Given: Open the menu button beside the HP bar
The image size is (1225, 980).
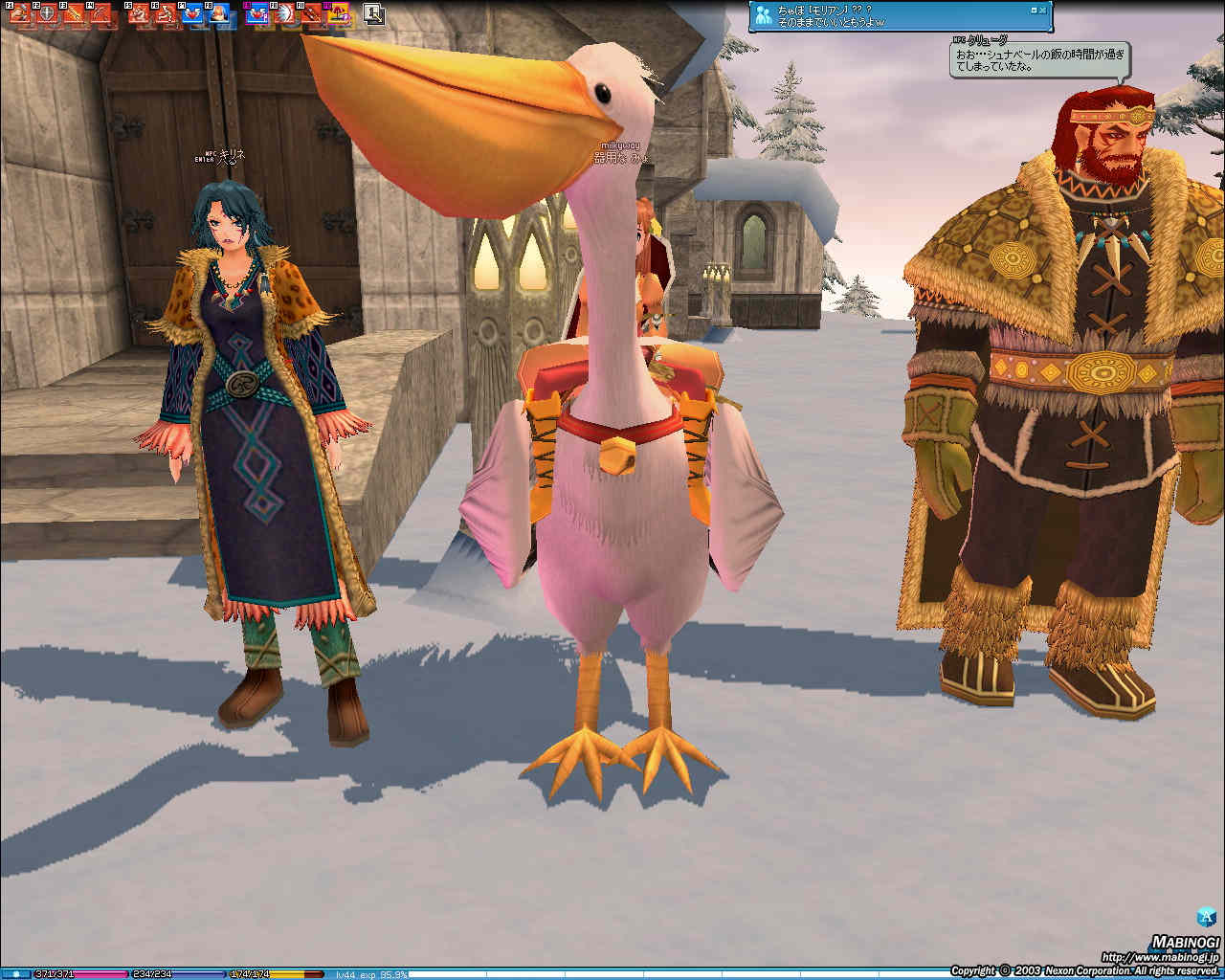Looking at the screenshot, I should click(15, 974).
